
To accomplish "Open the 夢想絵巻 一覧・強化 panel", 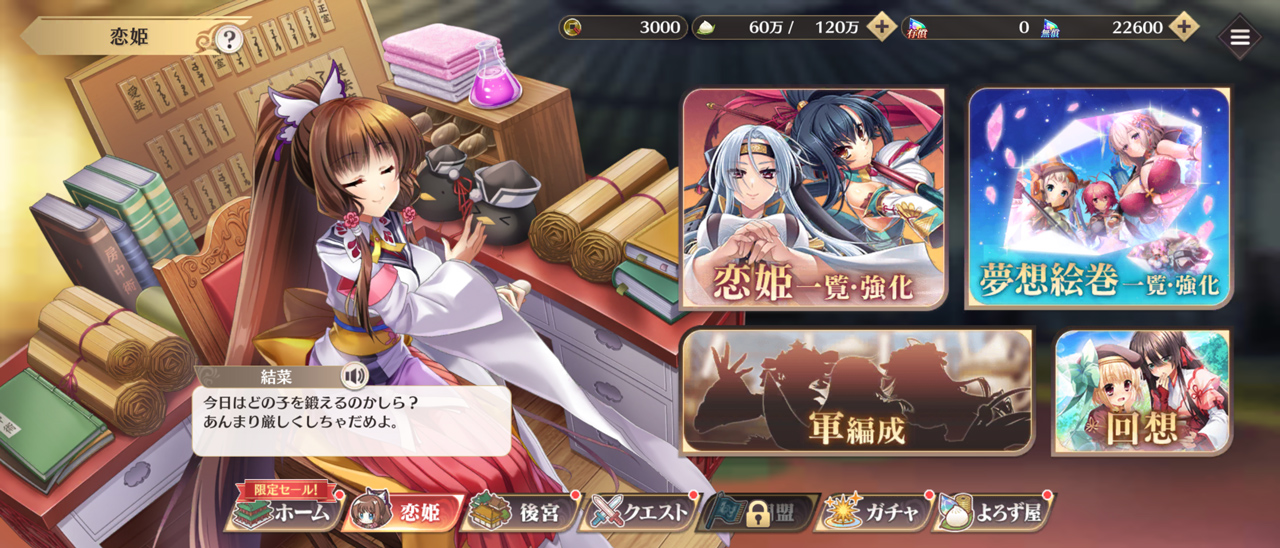I will [x=1099, y=197].
